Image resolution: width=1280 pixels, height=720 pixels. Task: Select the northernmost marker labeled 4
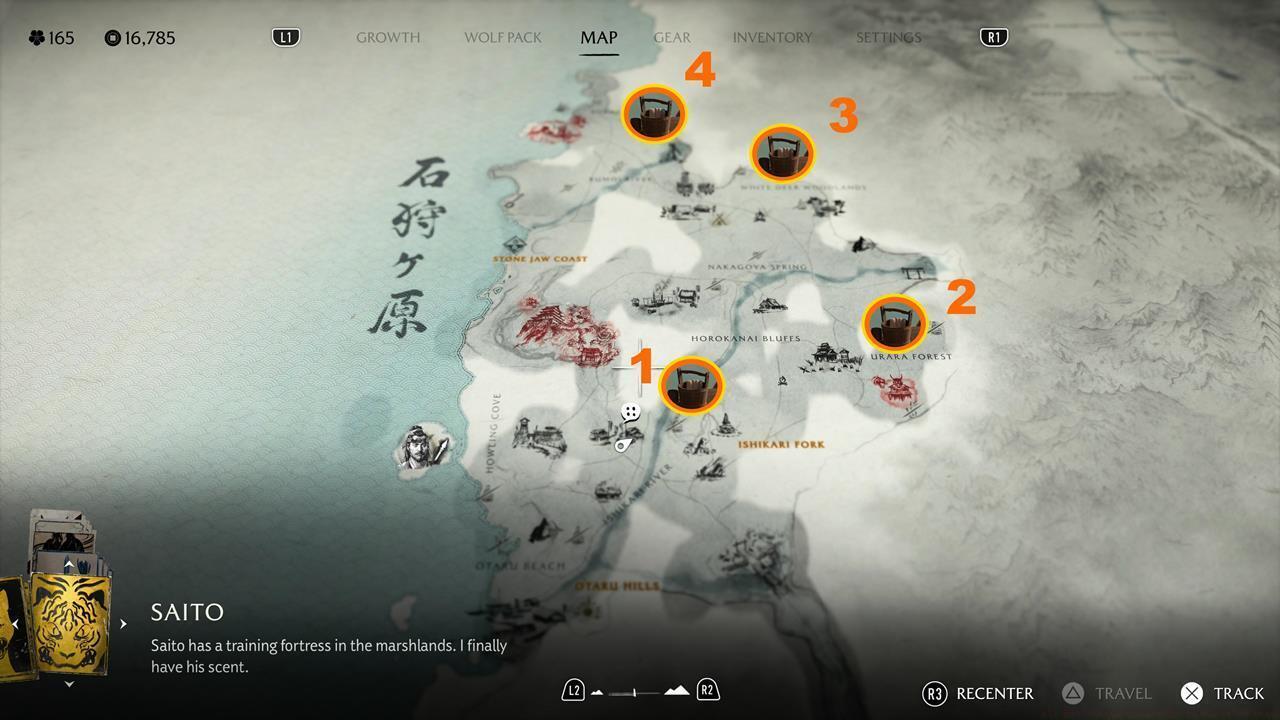click(x=654, y=113)
